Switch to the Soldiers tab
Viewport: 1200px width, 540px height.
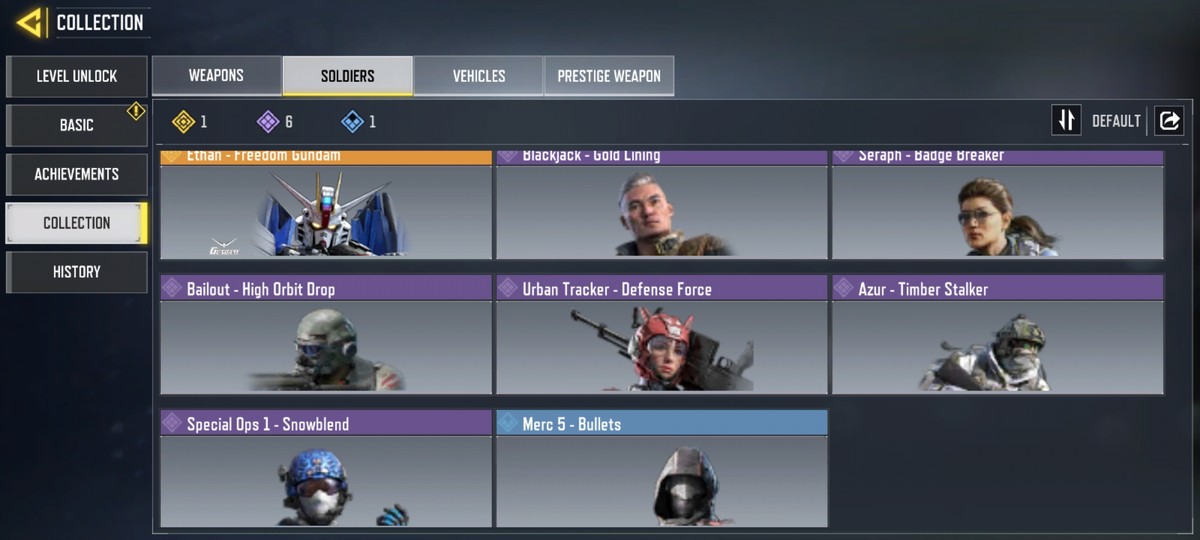[x=348, y=76]
